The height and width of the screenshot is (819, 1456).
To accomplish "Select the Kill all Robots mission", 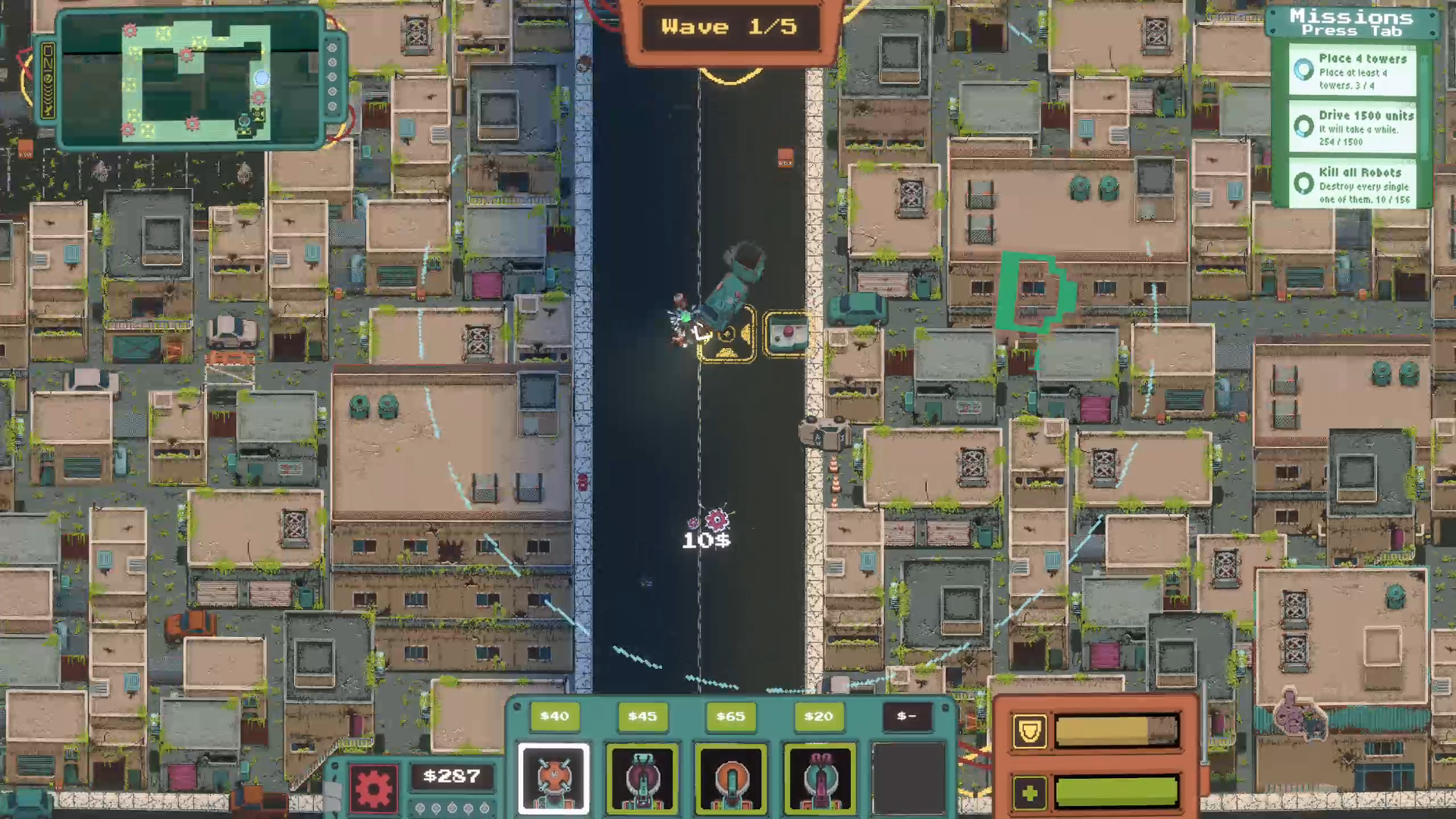I will point(1352,184).
